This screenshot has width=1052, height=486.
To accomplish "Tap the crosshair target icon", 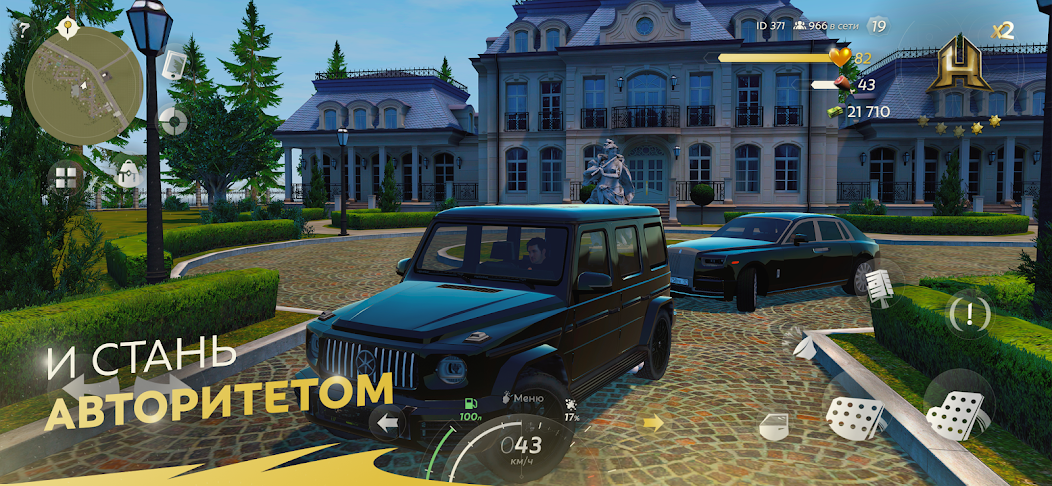I will click(173, 121).
